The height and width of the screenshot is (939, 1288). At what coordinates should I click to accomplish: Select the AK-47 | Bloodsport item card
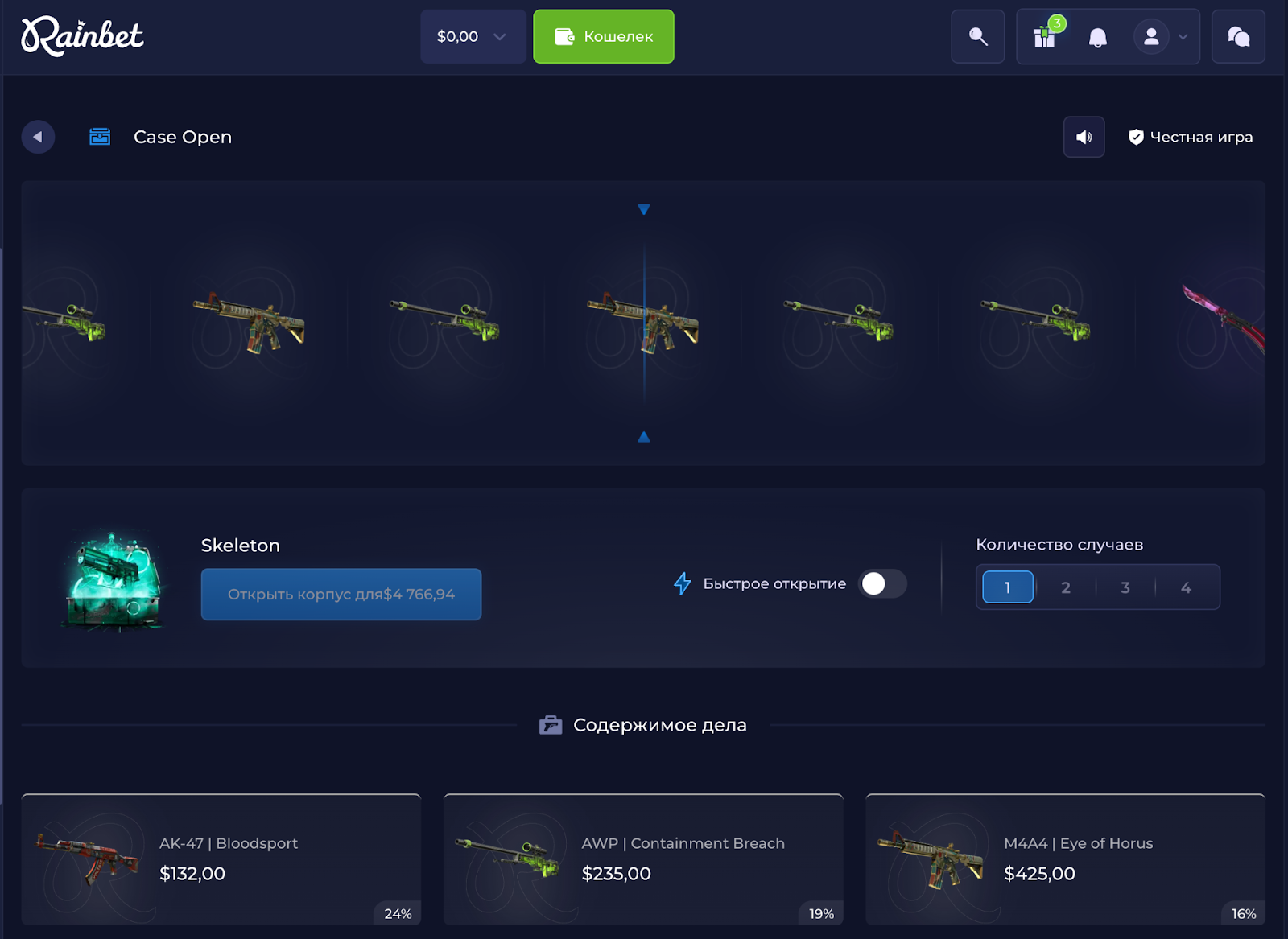221,859
